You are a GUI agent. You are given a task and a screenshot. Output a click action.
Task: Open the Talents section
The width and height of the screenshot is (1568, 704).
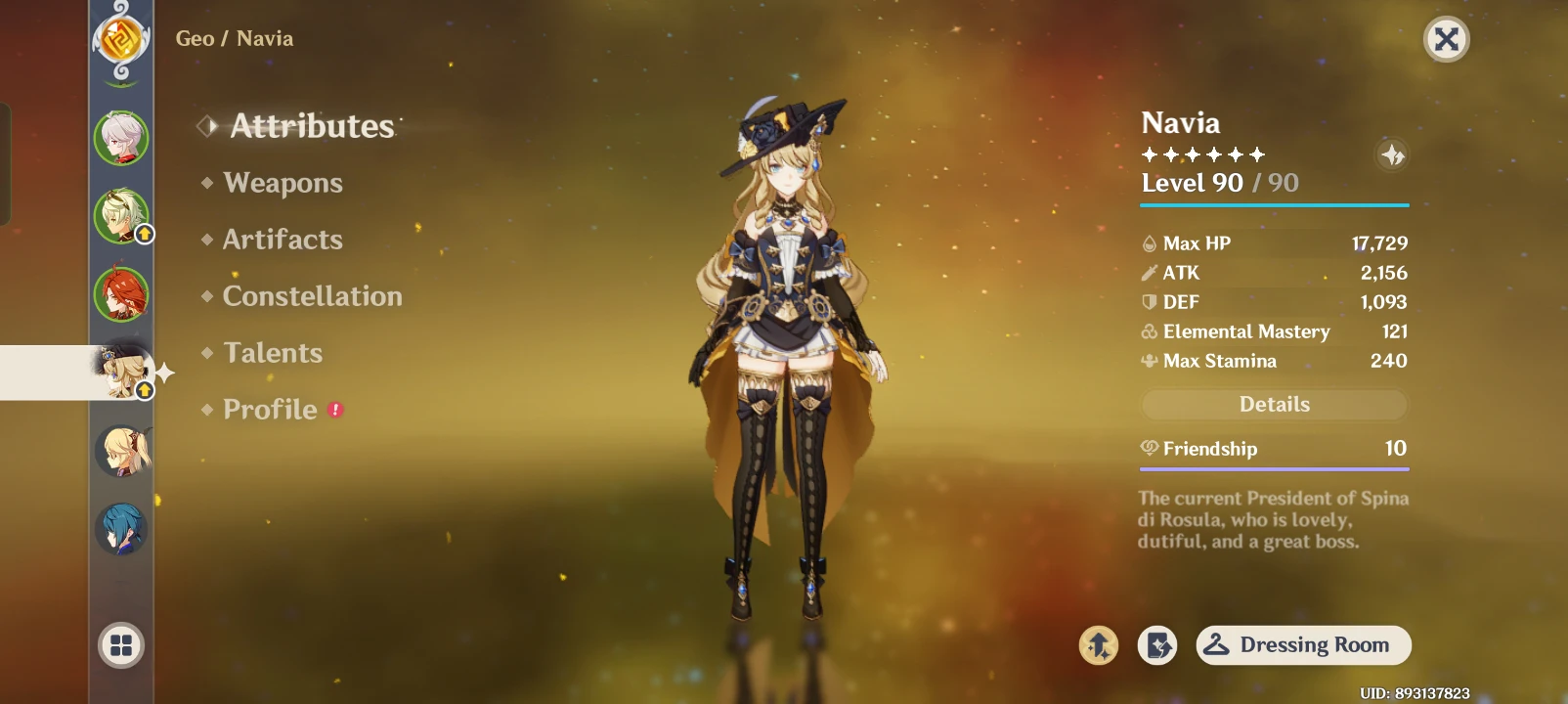pyautogui.click(x=273, y=352)
